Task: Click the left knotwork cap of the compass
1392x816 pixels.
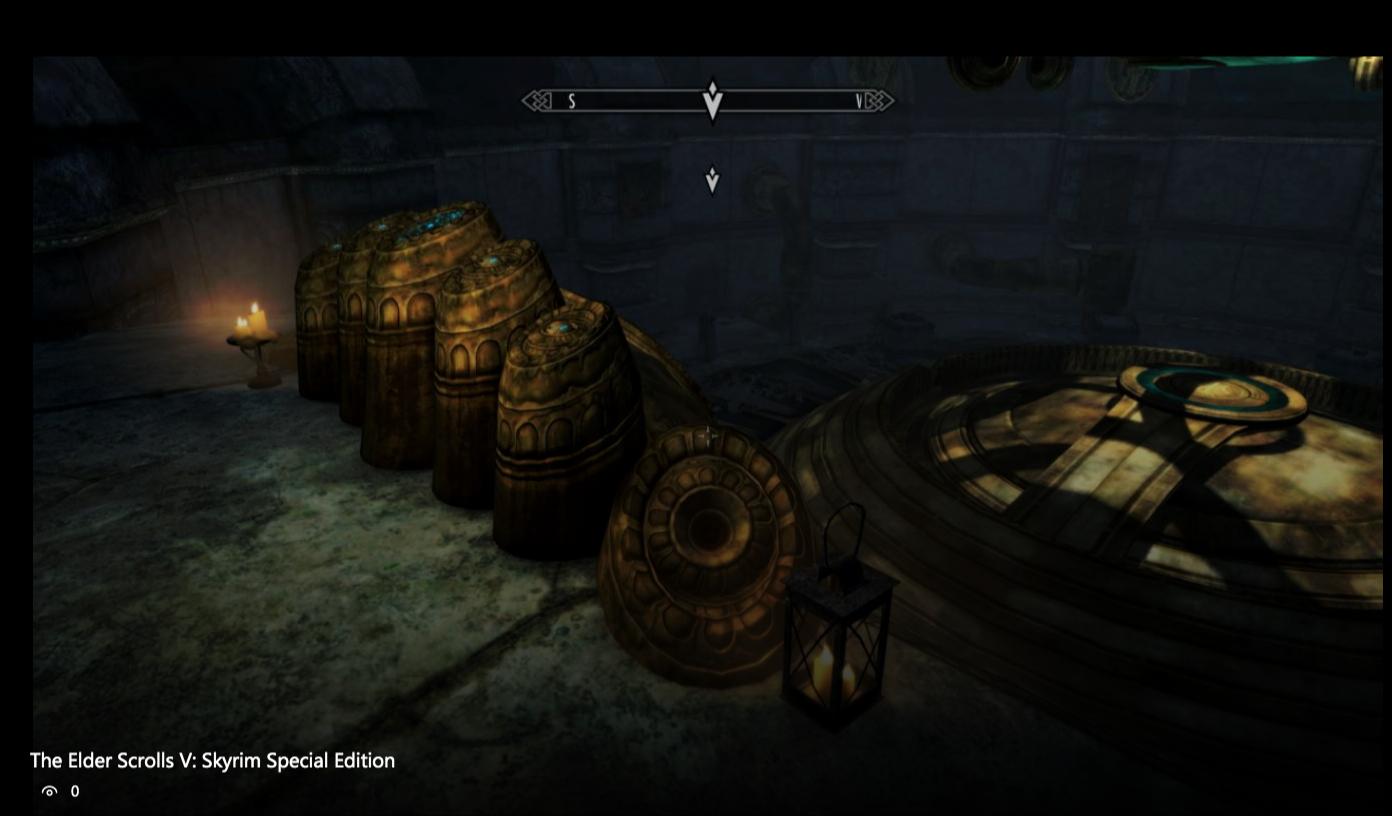Action: click(x=534, y=101)
